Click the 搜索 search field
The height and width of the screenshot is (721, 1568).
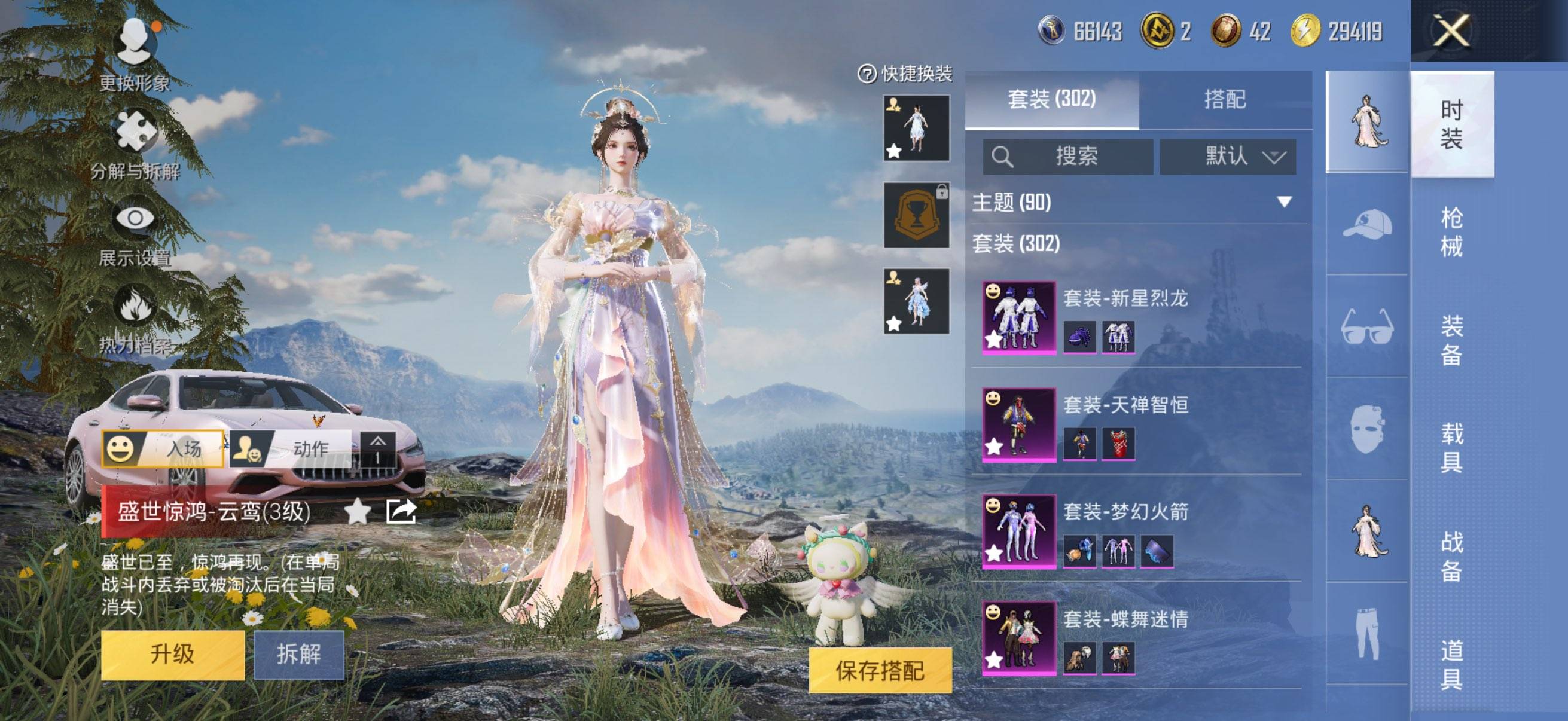point(1068,157)
